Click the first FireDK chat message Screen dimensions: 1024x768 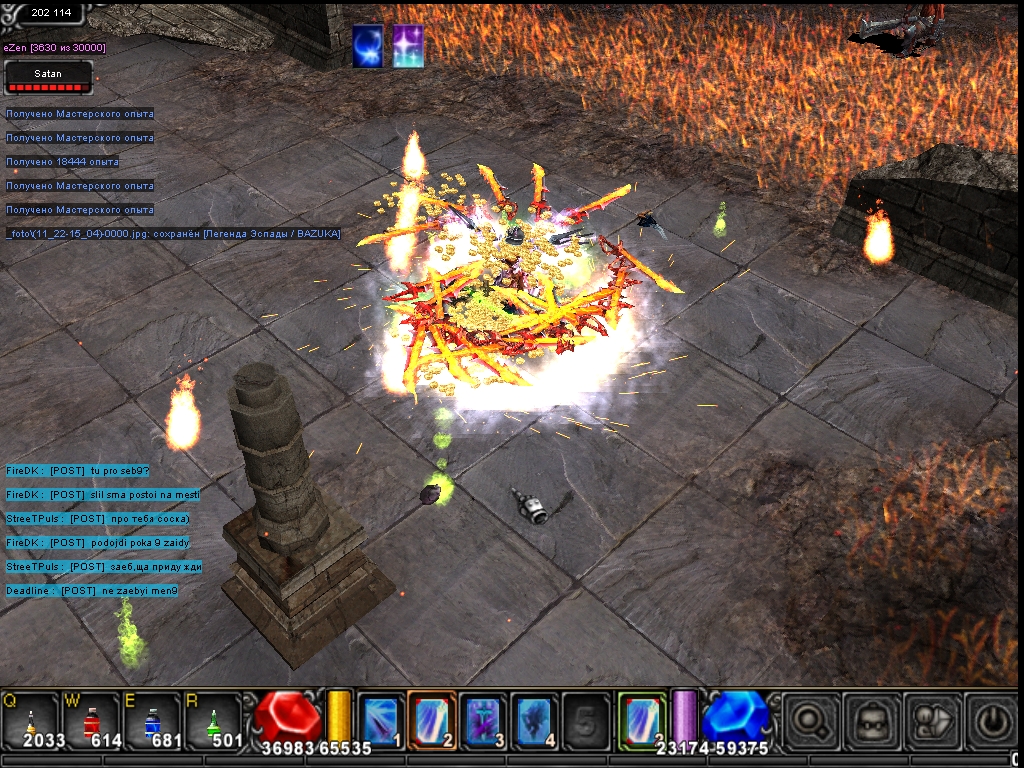click(x=77, y=470)
